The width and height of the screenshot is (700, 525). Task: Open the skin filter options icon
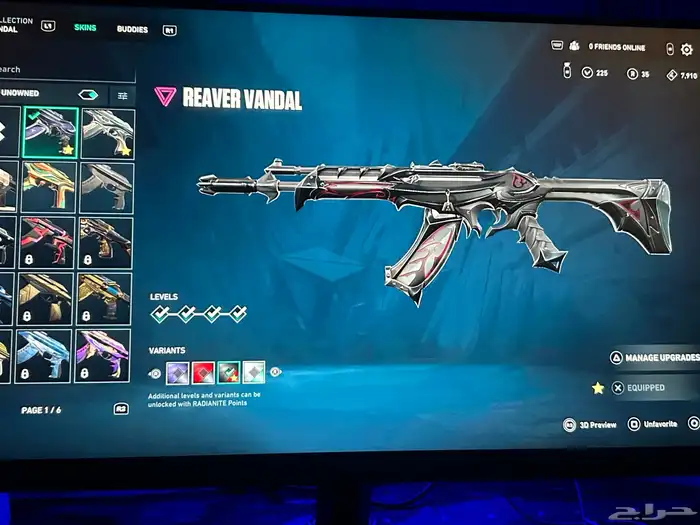(x=122, y=95)
